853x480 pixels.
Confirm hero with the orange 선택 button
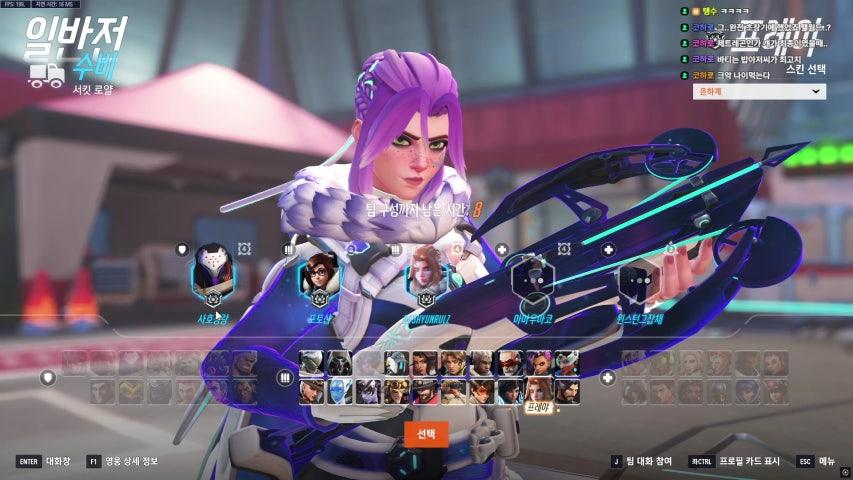click(426, 433)
